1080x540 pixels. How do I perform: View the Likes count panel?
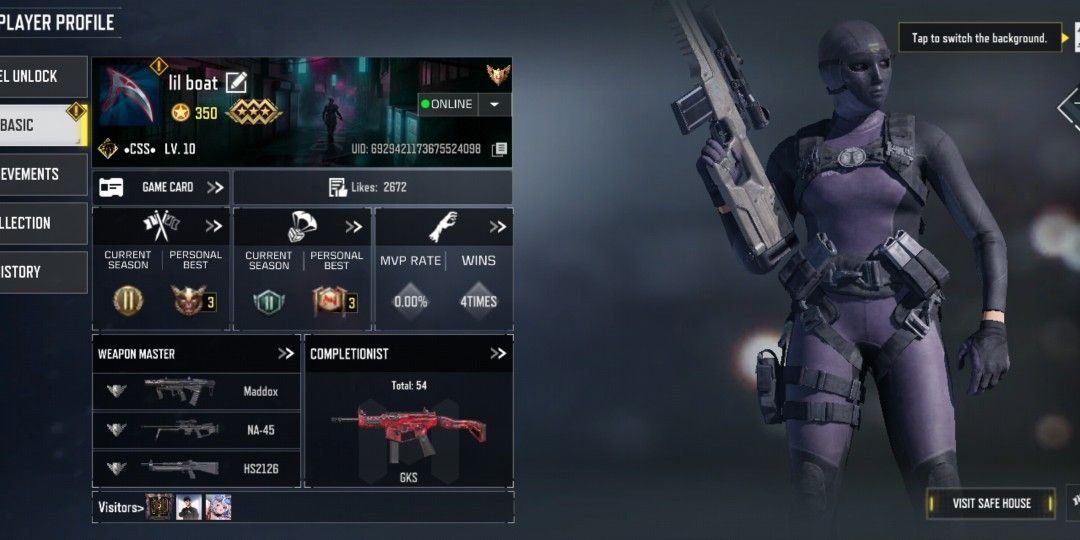coord(372,187)
